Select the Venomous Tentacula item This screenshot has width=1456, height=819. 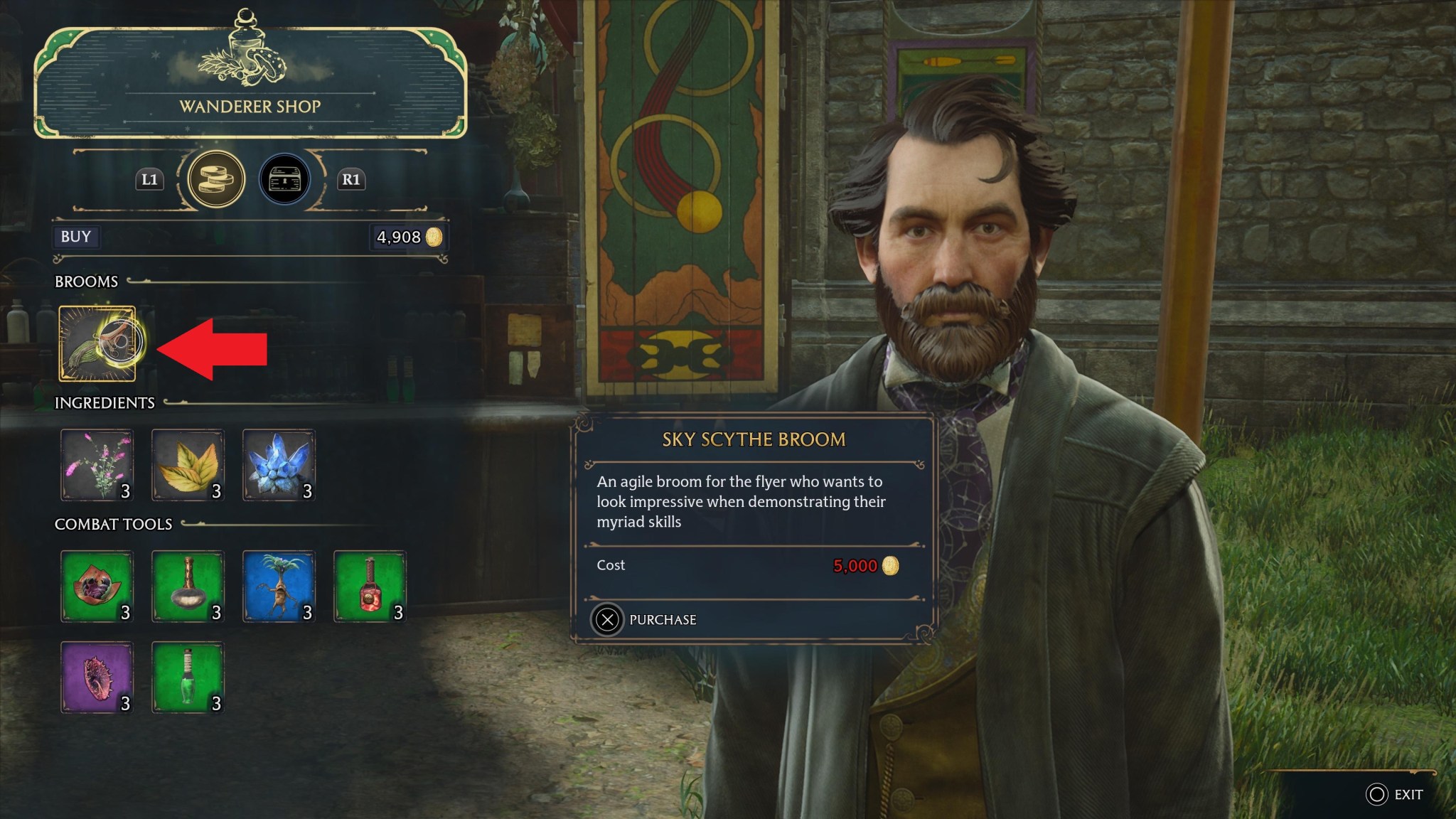(x=97, y=677)
